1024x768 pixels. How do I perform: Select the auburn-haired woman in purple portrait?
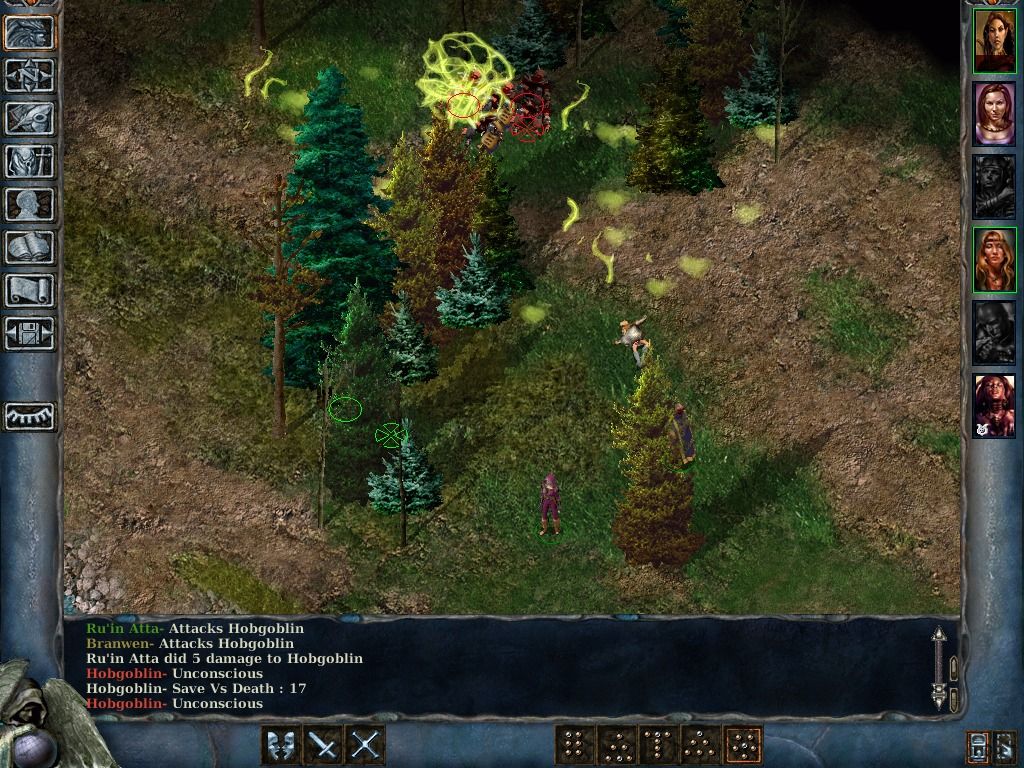(994, 114)
